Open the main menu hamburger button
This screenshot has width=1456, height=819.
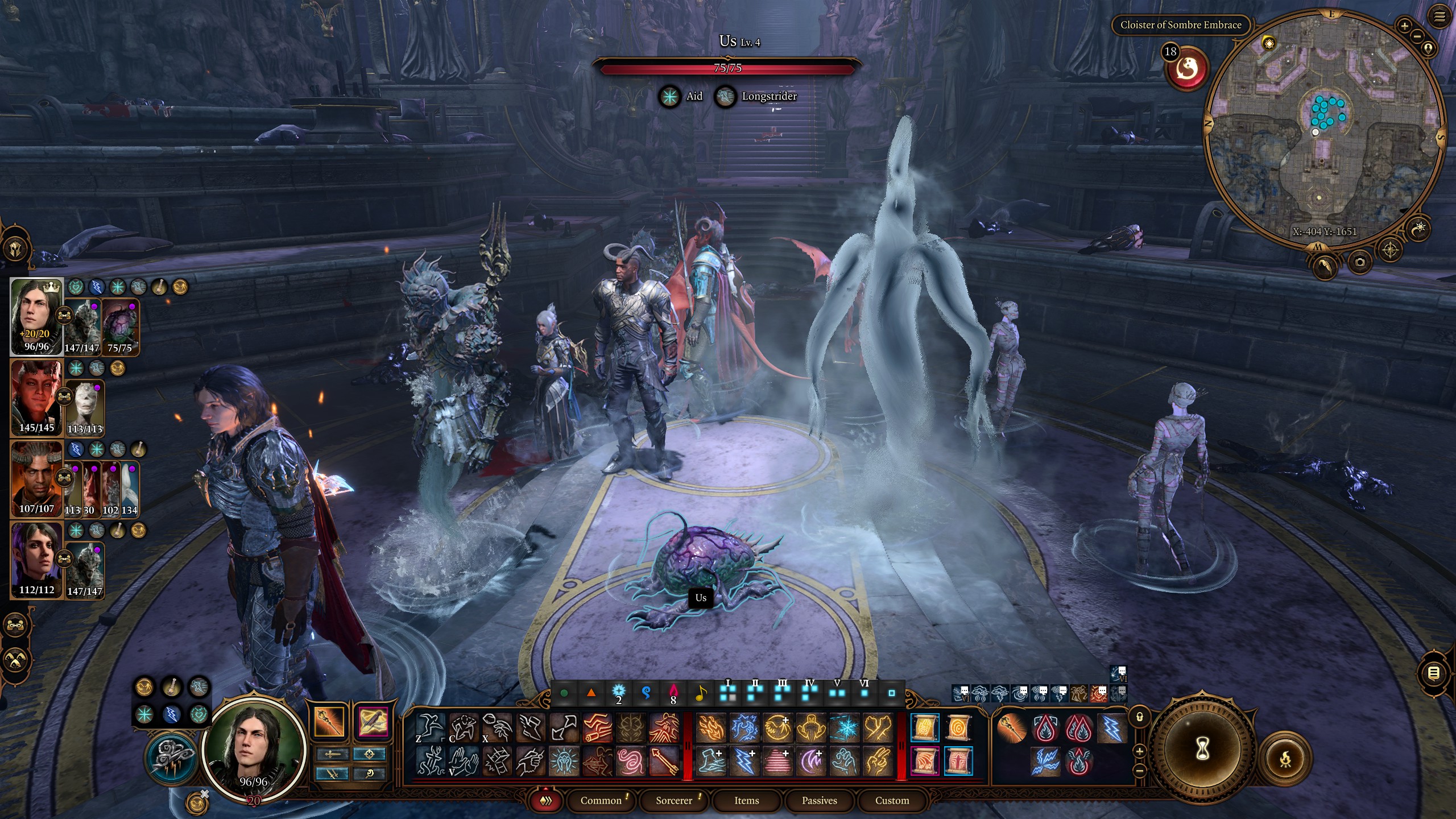[1440, 17]
